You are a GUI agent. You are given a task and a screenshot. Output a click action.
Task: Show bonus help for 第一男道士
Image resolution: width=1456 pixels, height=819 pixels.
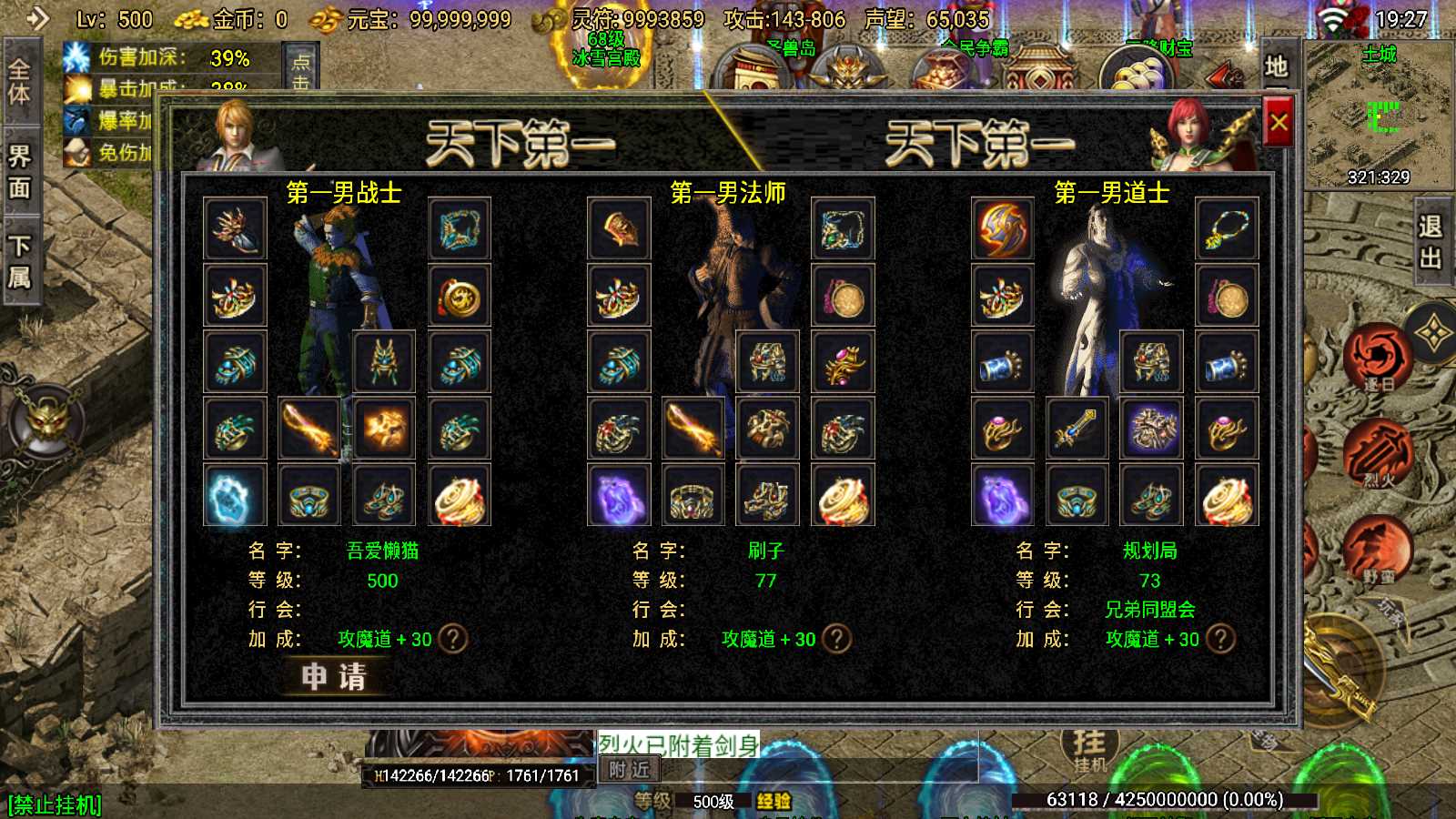click(x=1221, y=639)
